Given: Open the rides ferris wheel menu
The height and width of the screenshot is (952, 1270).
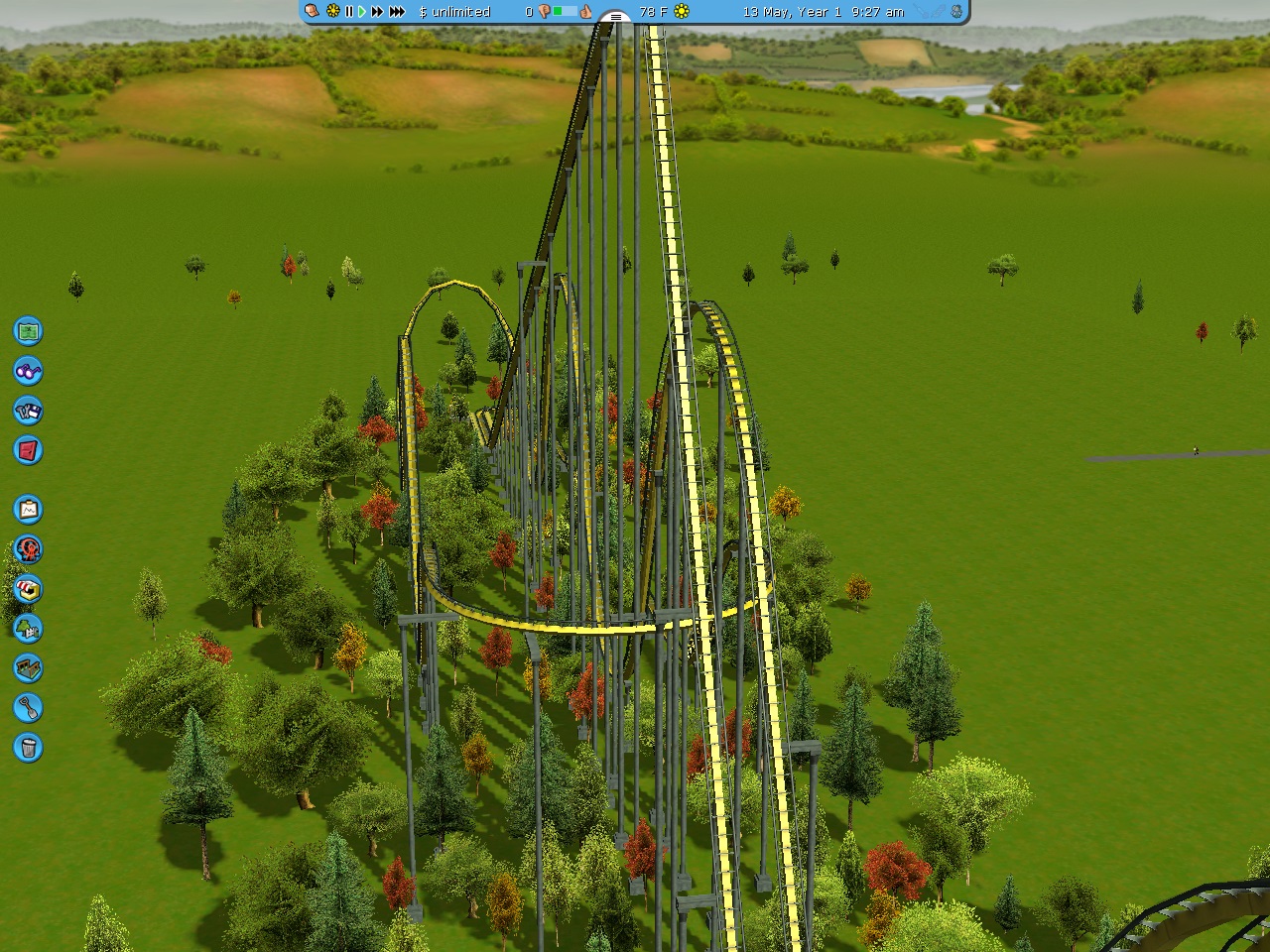Looking at the screenshot, I should tap(28, 549).
